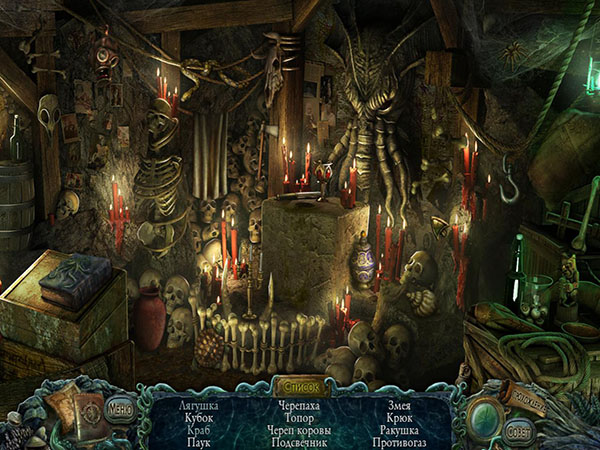Viewport: 600px width, 450px height.
Task: Click the Змея list item
Action: [400, 405]
